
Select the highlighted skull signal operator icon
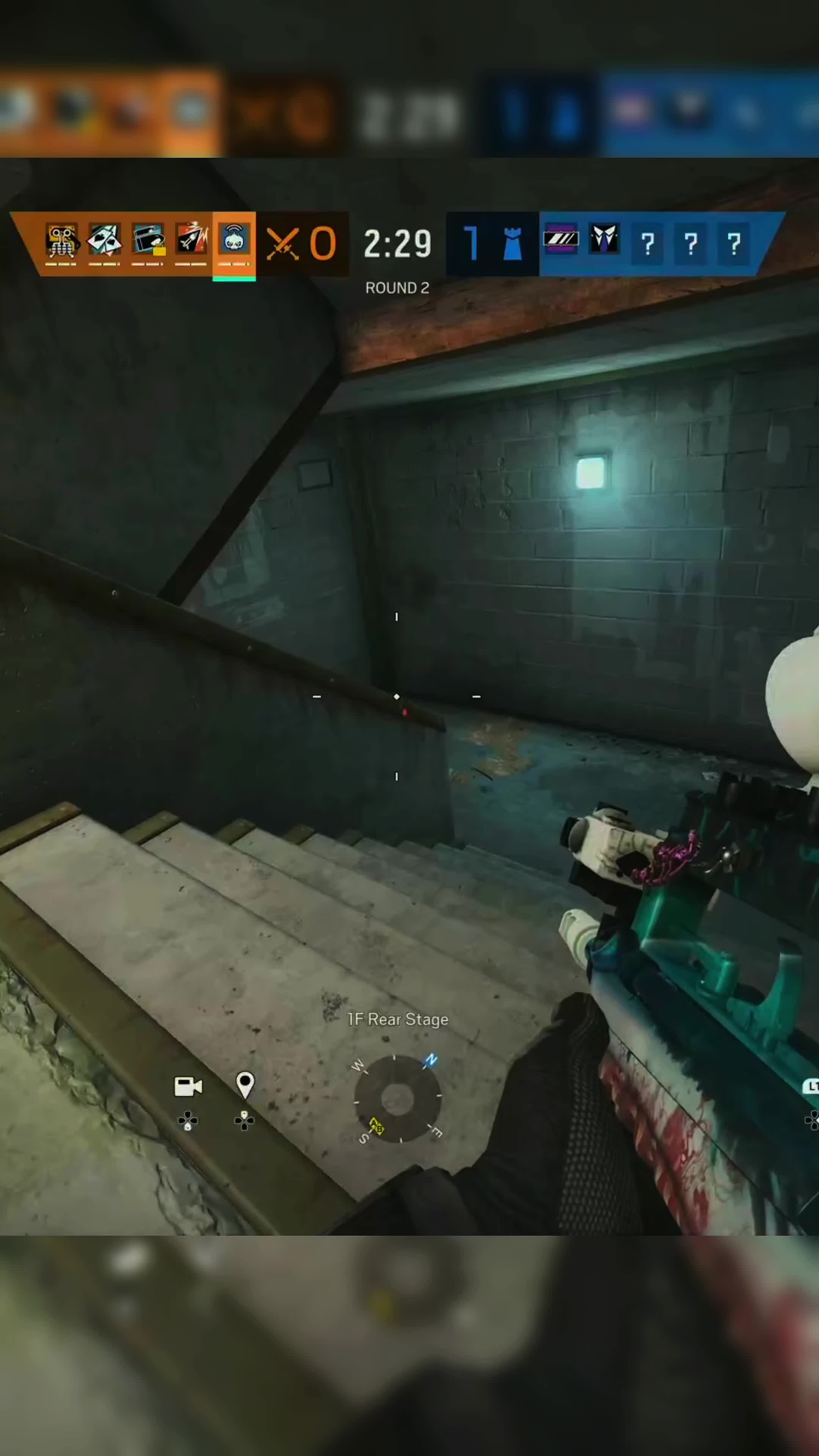click(x=234, y=241)
